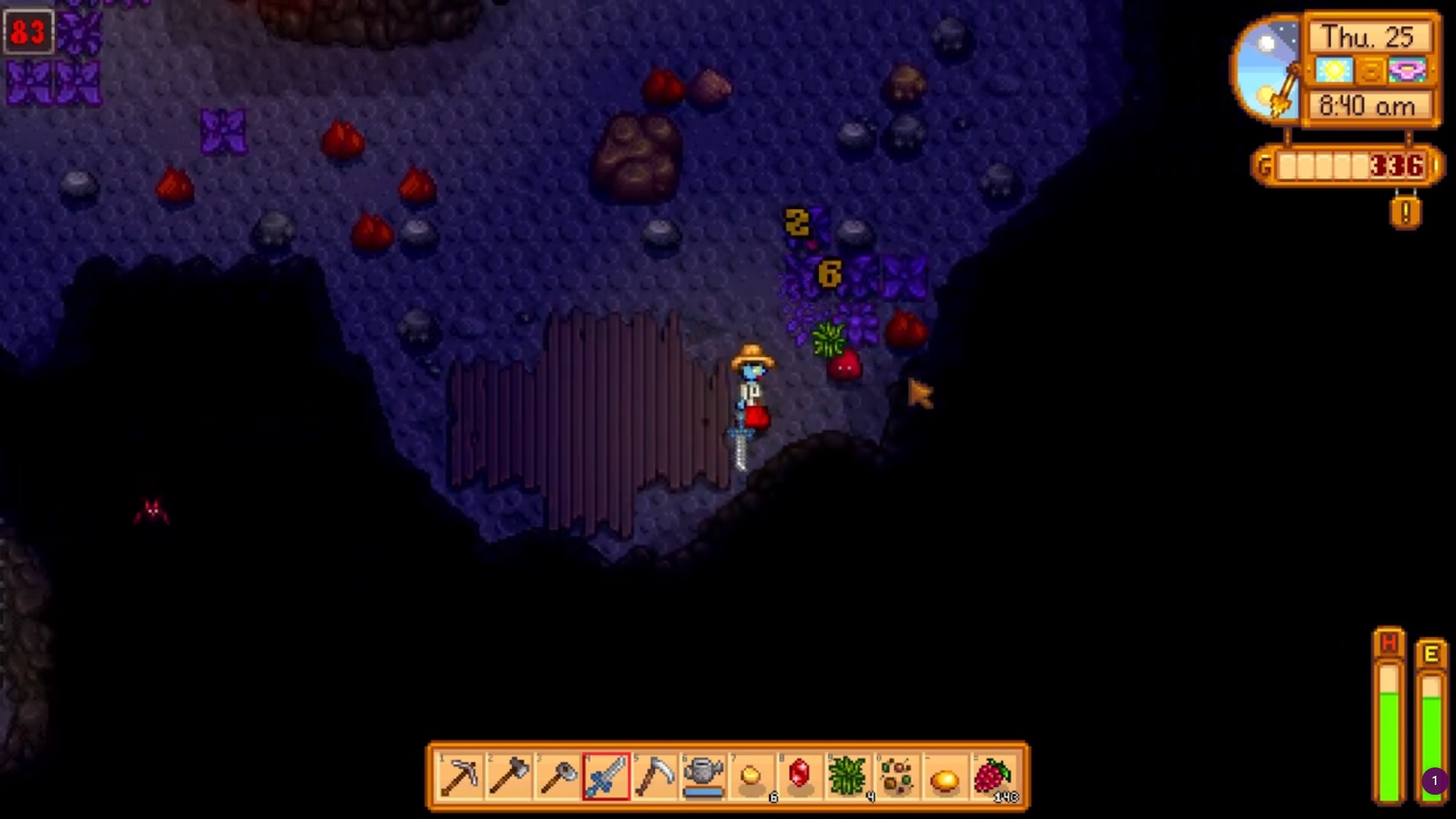1456x819 pixels.
Task: Click the purple notification bubble showing 1
Action: 1434,779
